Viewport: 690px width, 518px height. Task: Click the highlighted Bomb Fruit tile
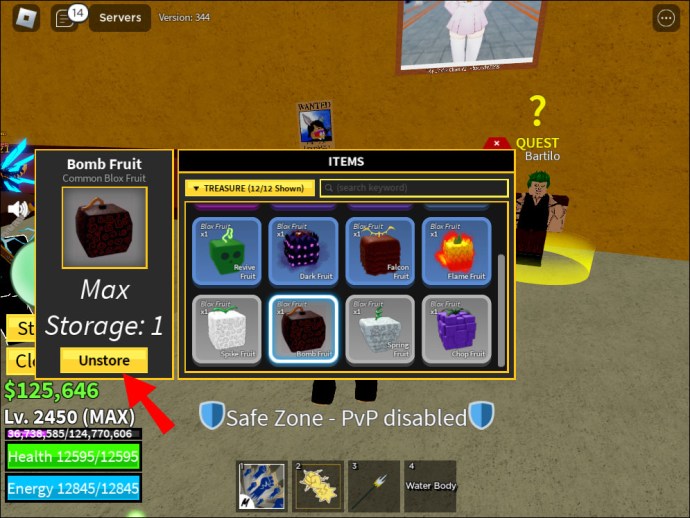point(303,329)
